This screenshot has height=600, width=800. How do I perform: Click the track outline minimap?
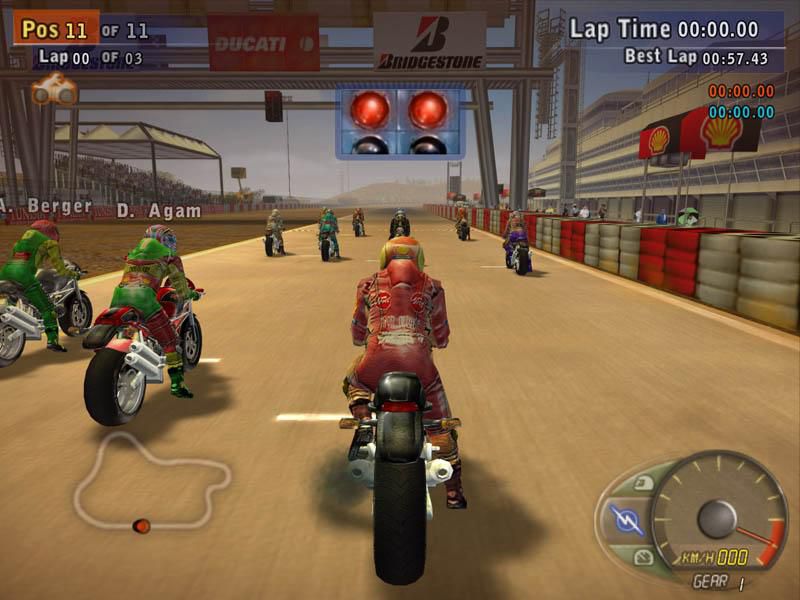150,478
